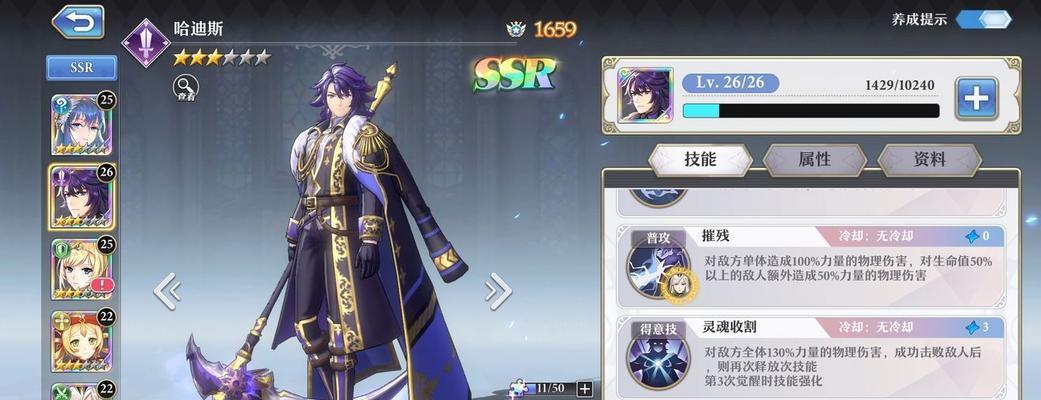Add hero shards with the small plus
Image resolution: width=1041 pixels, height=400 pixels.
point(585,388)
